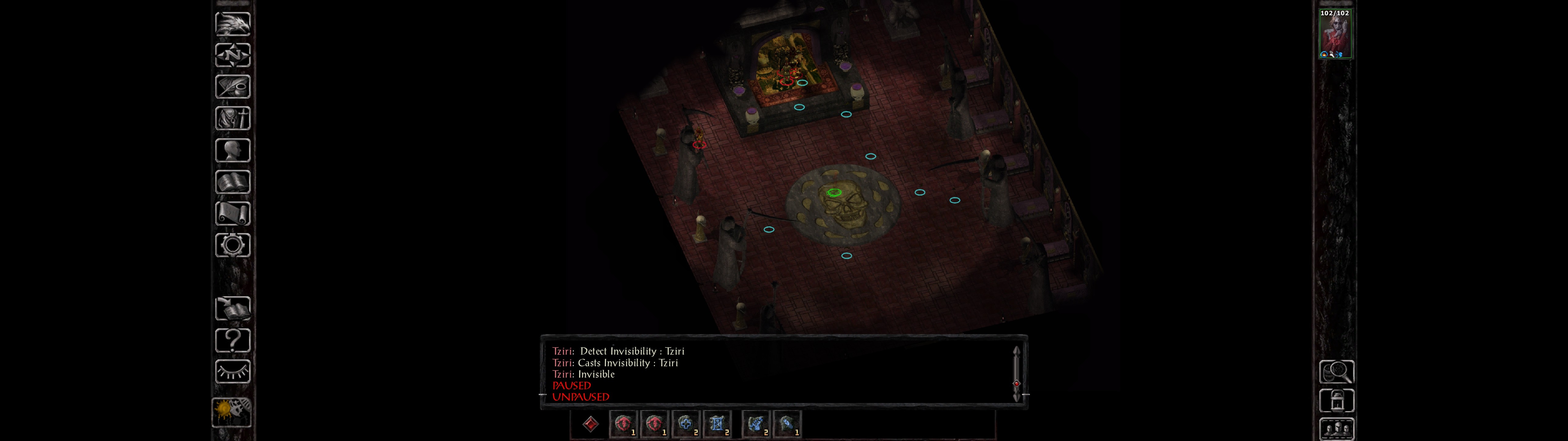Open the priest scroll button
The width and height of the screenshot is (1568, 441).
click(232, 213)
